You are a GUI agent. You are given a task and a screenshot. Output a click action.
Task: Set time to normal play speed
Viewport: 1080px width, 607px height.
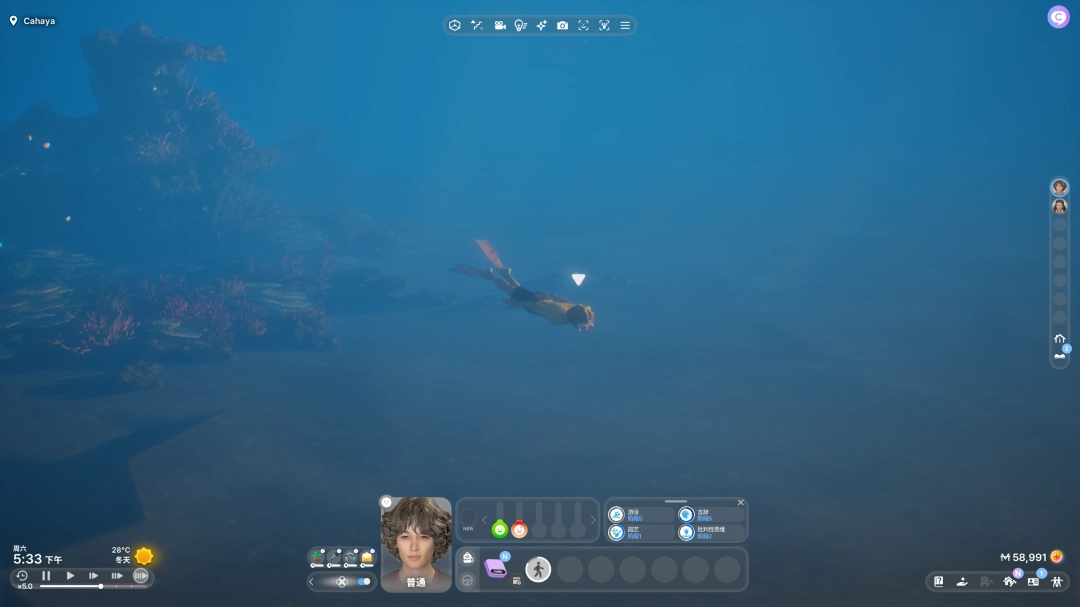point(70,576)
